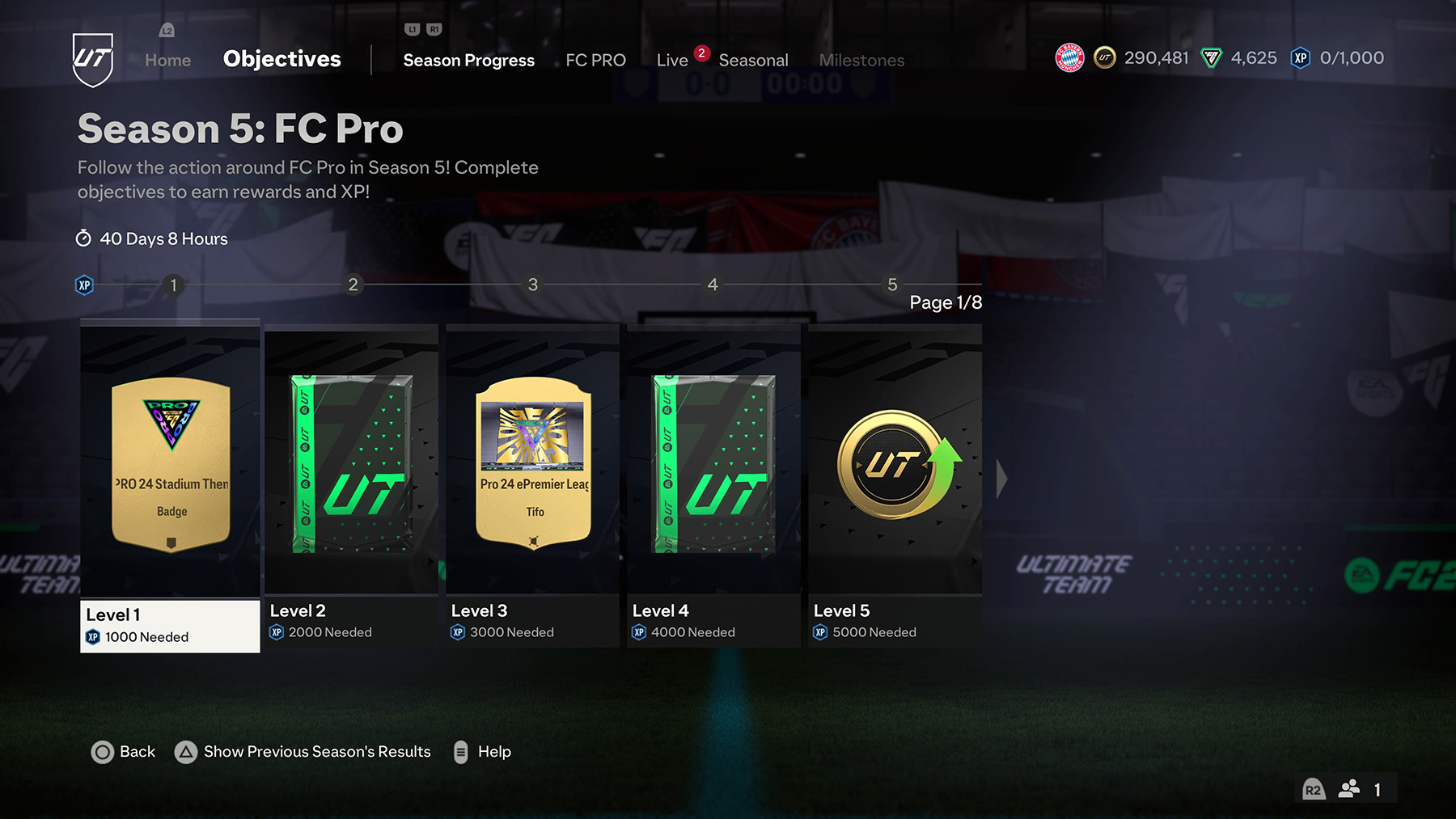
Task: Select the Season Progress tab
Action: (x=468, y=59)
